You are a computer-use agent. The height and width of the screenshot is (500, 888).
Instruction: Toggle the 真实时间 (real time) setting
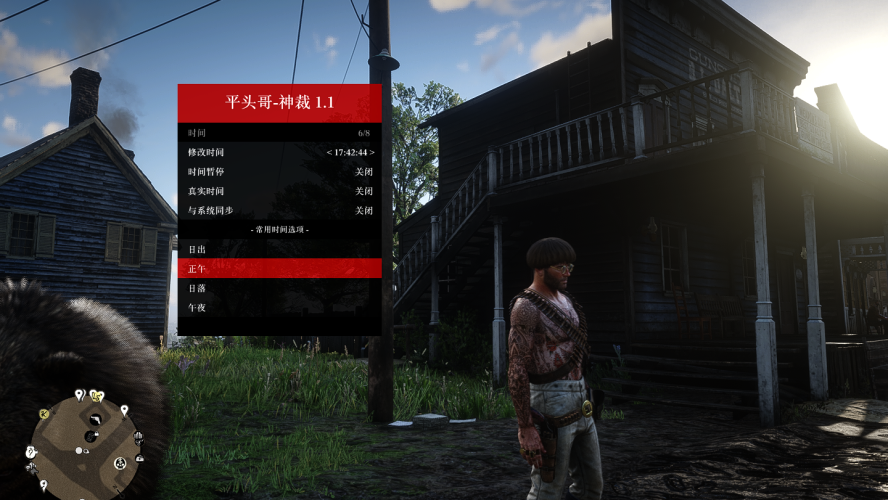(279, 191)
